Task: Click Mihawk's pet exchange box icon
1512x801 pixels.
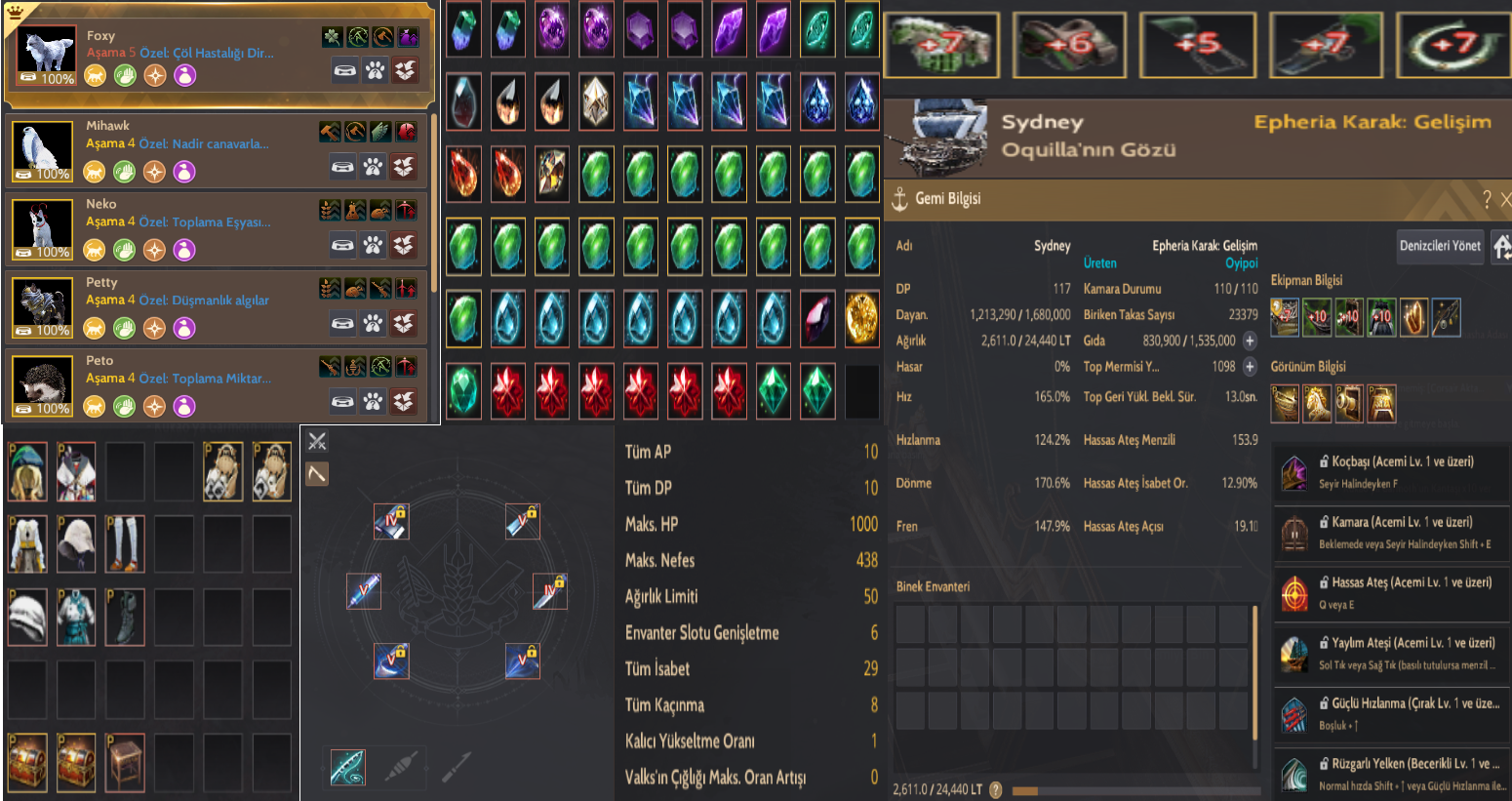Action: [406, 167]
